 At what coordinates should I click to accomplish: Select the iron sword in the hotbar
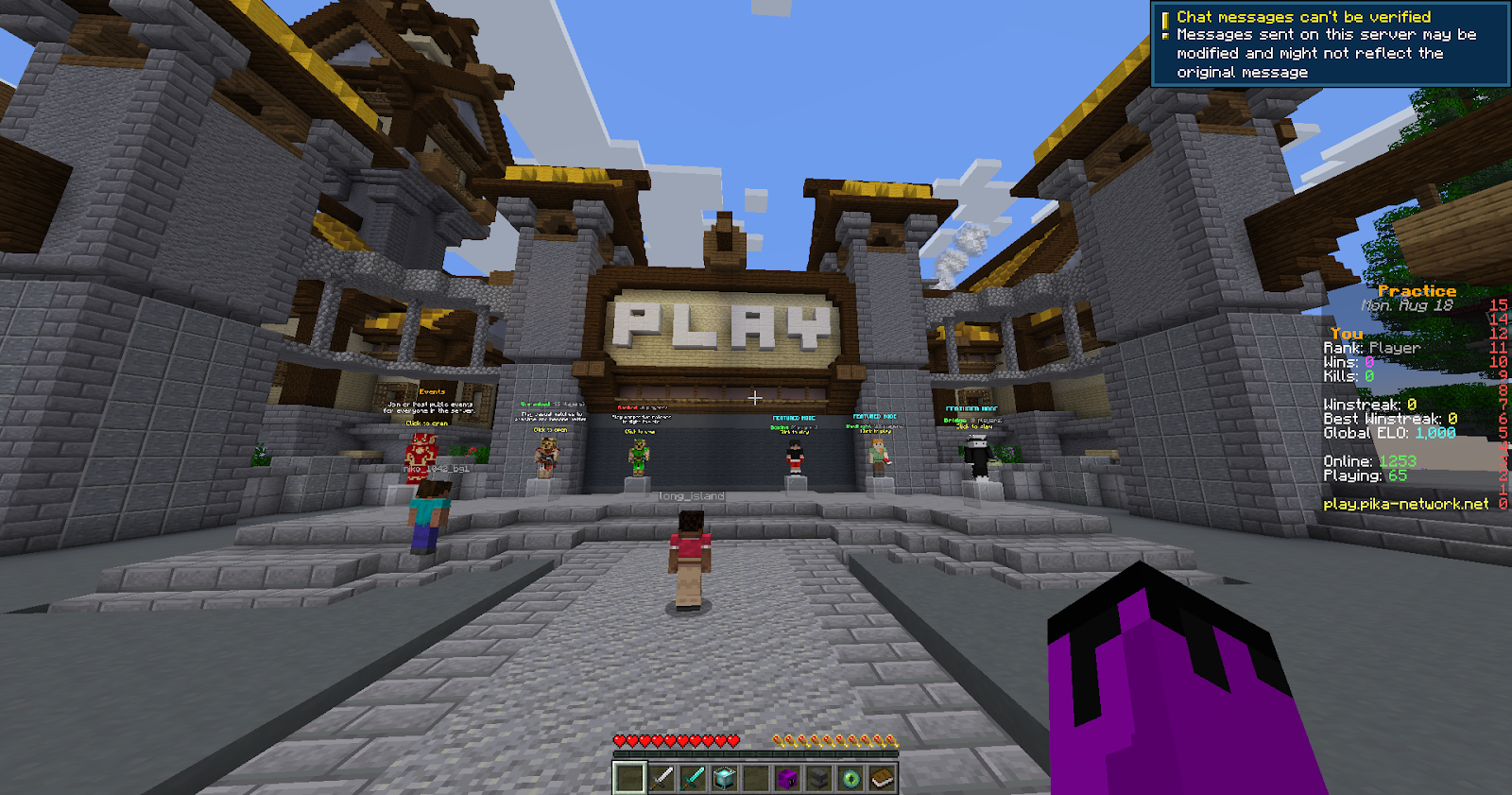(661, 776)
